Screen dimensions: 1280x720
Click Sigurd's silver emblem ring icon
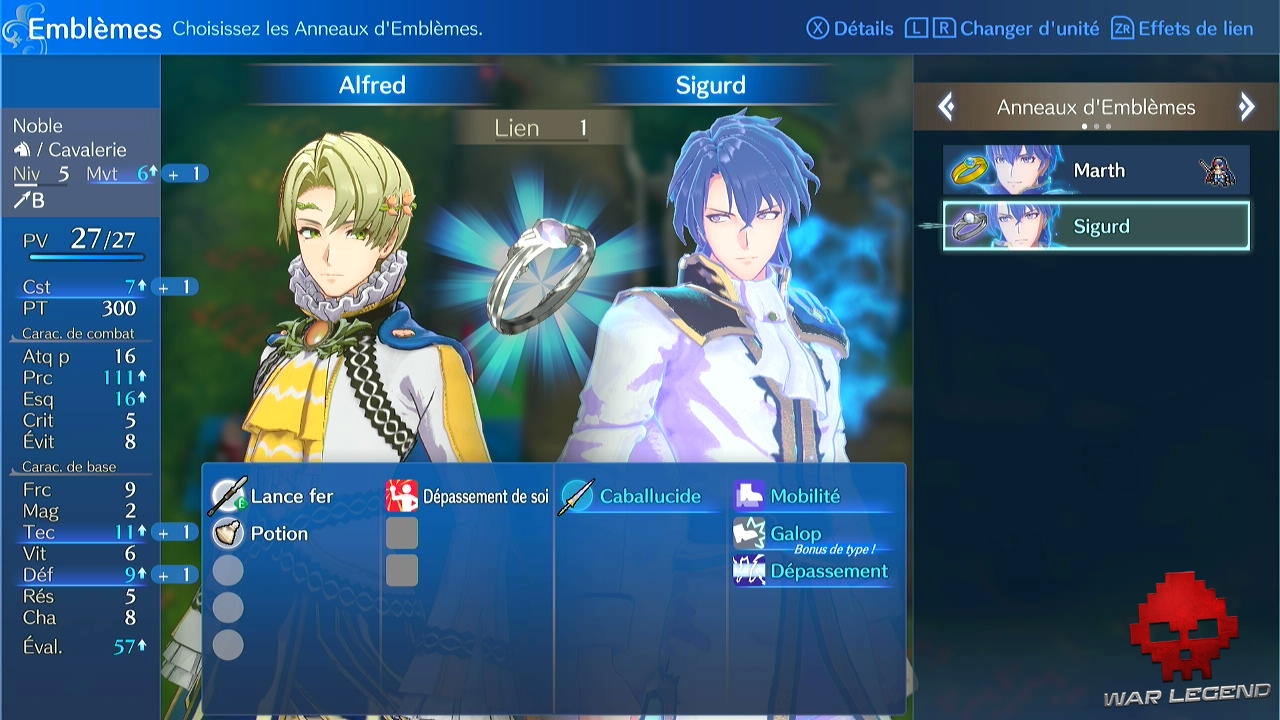(x=972, y=226)
